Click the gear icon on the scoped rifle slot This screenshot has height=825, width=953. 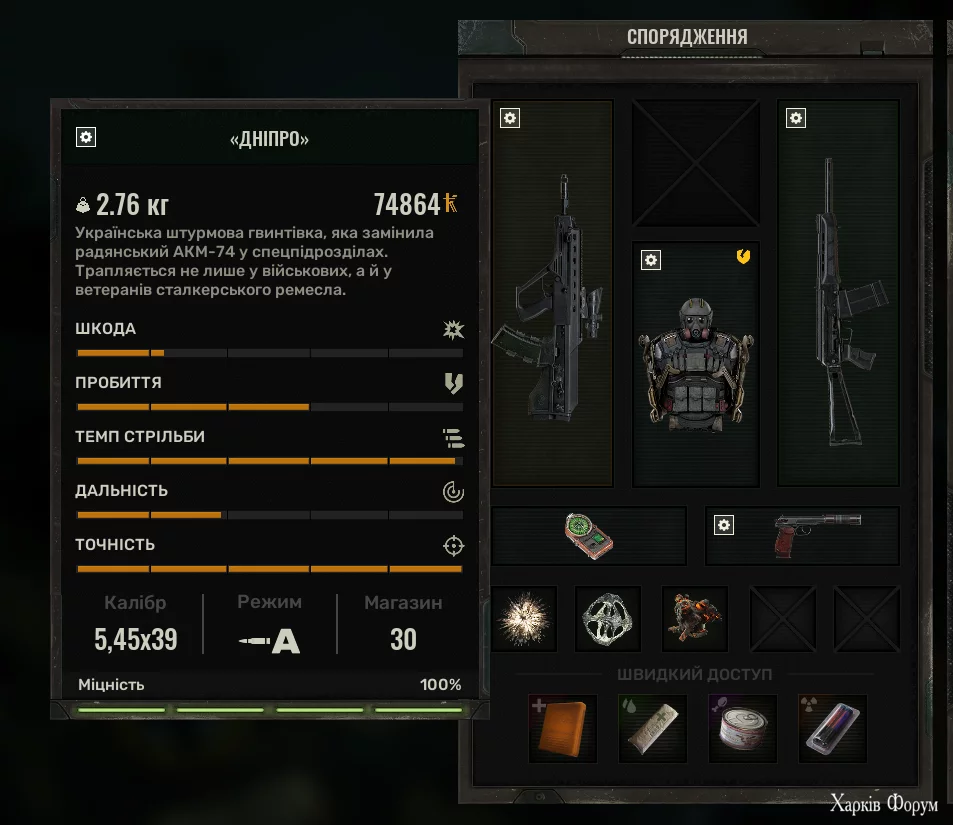point(510,118)
